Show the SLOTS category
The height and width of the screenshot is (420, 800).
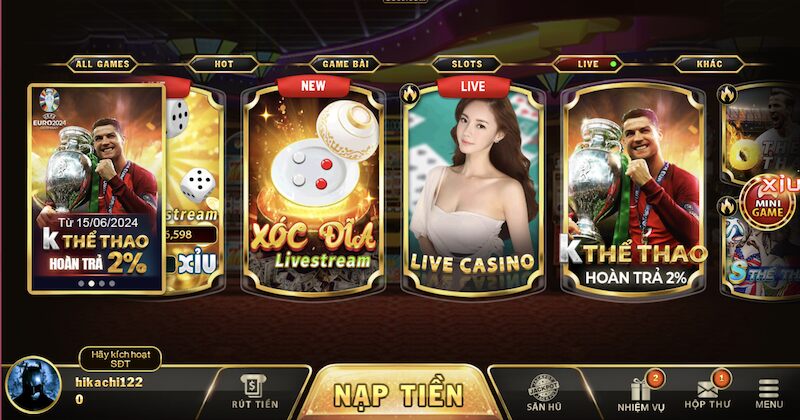tap(466, 64)
